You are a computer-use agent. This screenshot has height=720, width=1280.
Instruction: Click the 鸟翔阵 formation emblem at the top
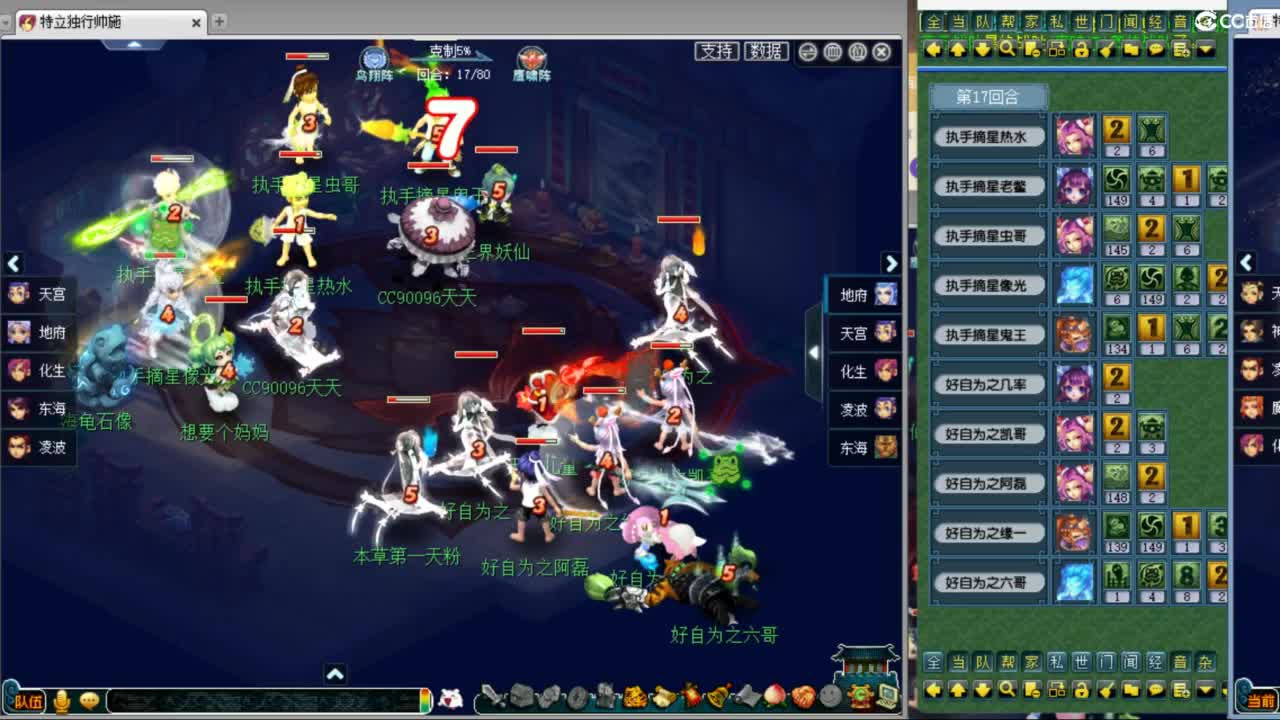(x=374, y=60)
